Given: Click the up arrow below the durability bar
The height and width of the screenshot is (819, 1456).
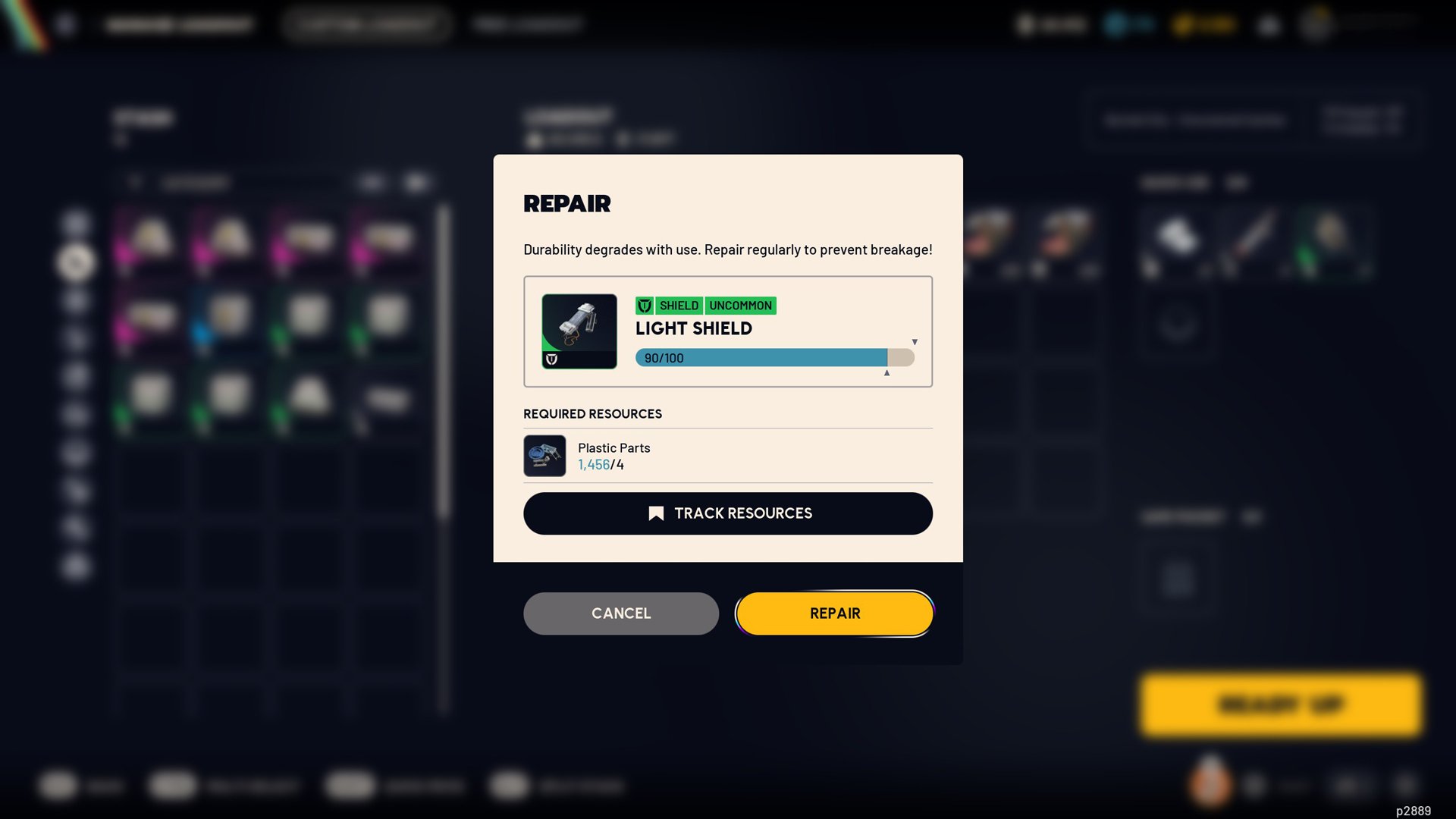Looking at the screenshot, I should [x=886, y=372].
